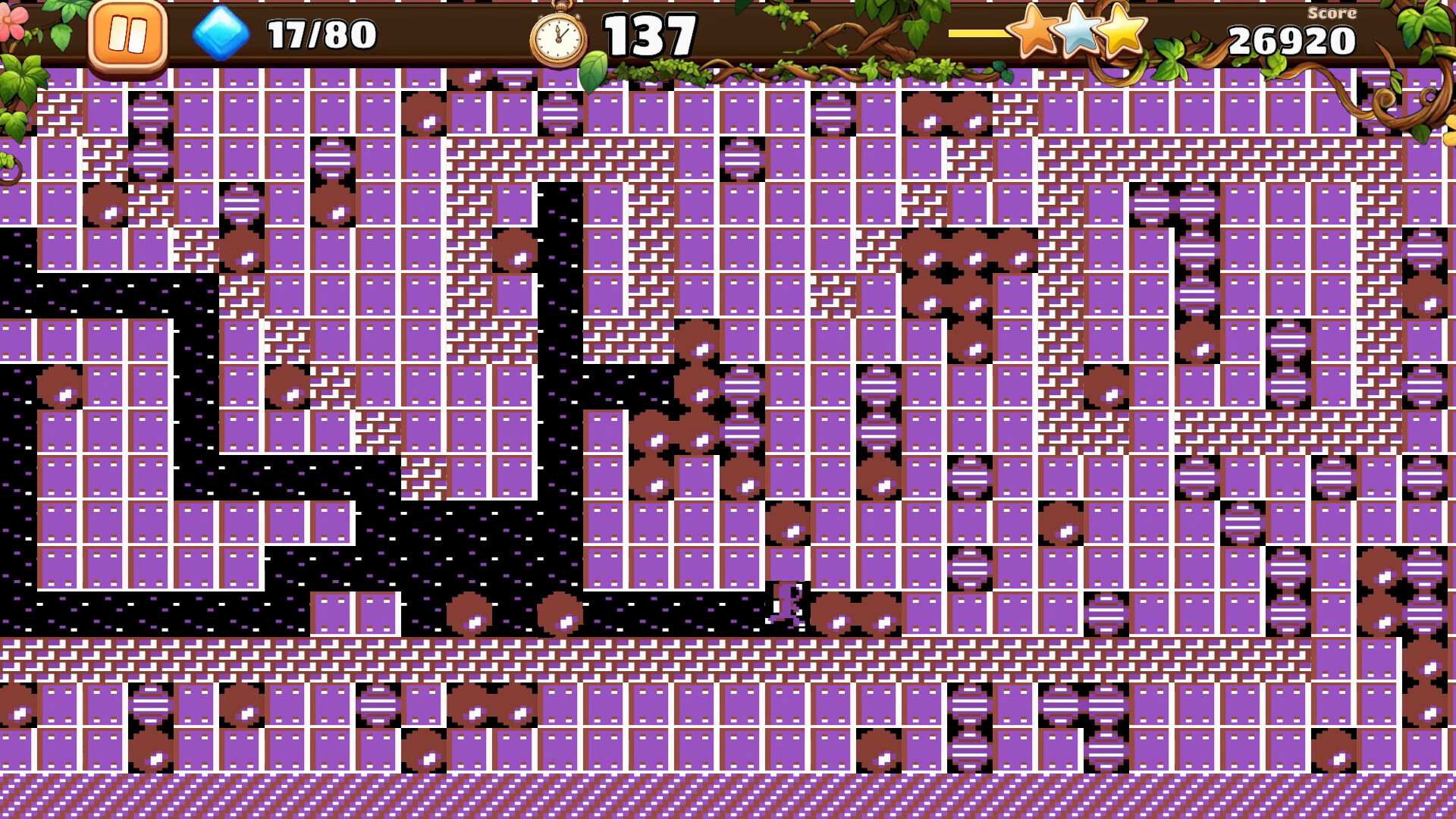Viewport: 1456px width, 819px height.
Task: Click the pause button in the top bar
Action: coord(127,33)
